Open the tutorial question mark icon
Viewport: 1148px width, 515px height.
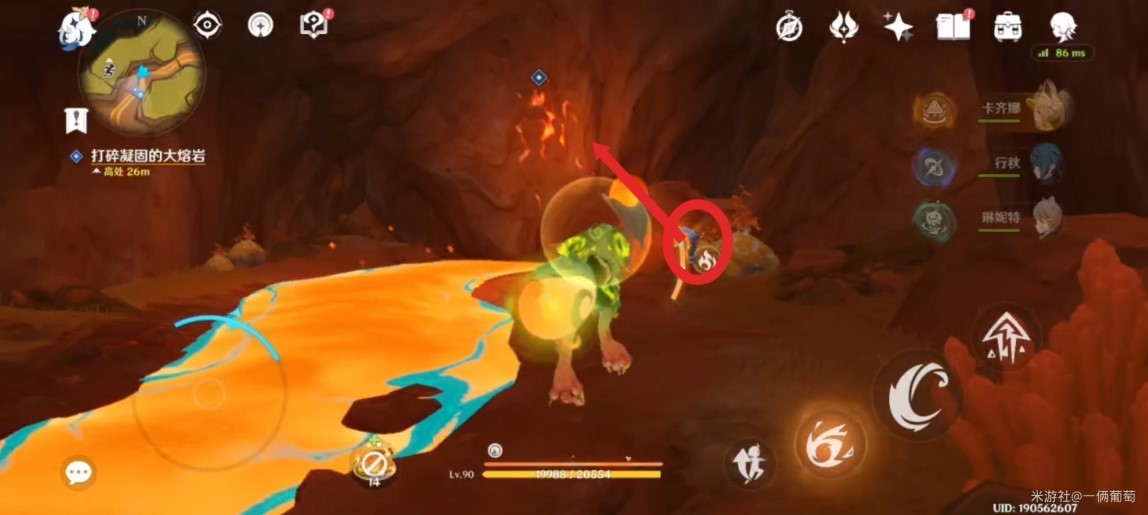pos(315,25)
